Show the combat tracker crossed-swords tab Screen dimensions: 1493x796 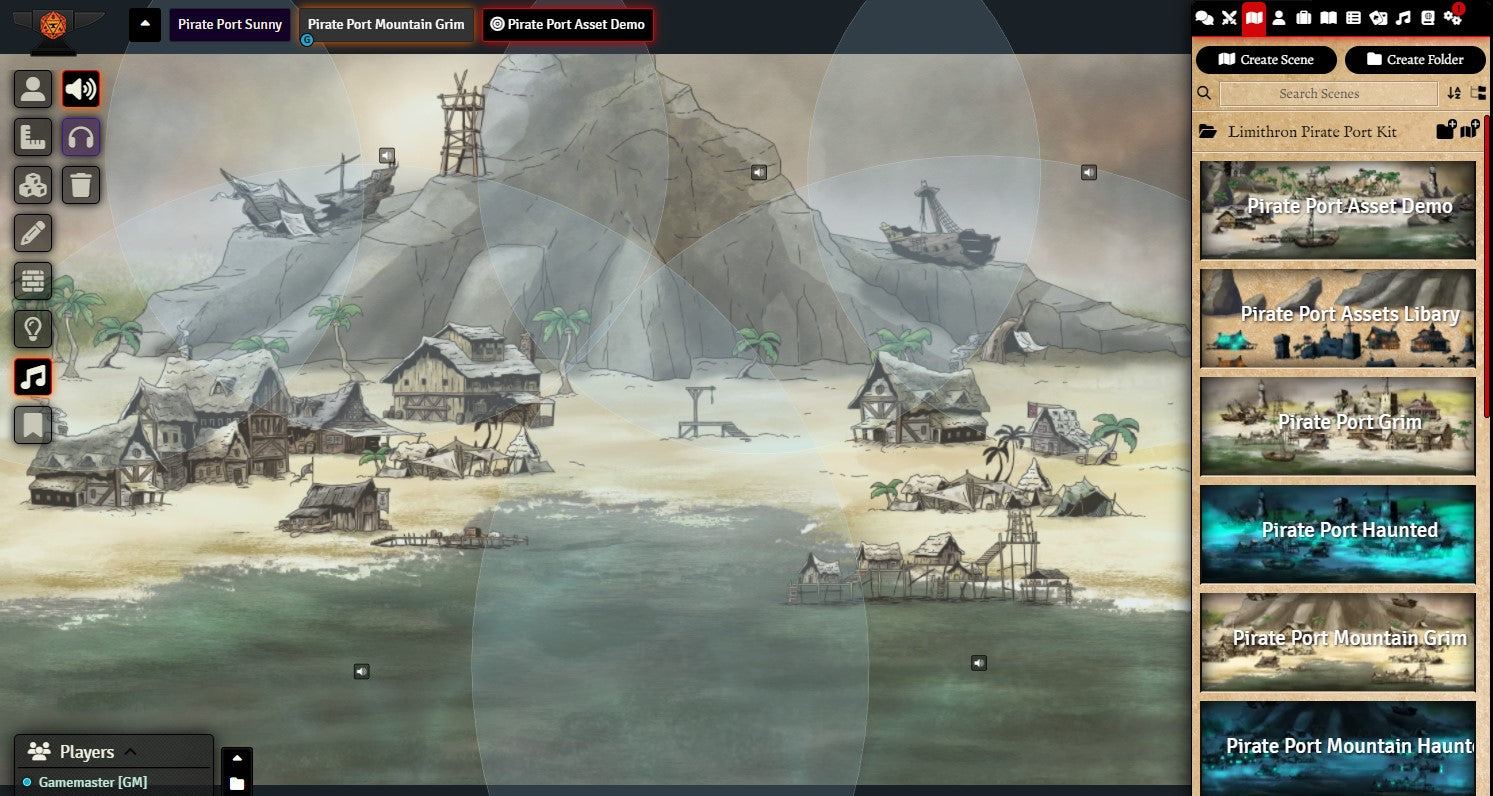tap(1229, 18)
